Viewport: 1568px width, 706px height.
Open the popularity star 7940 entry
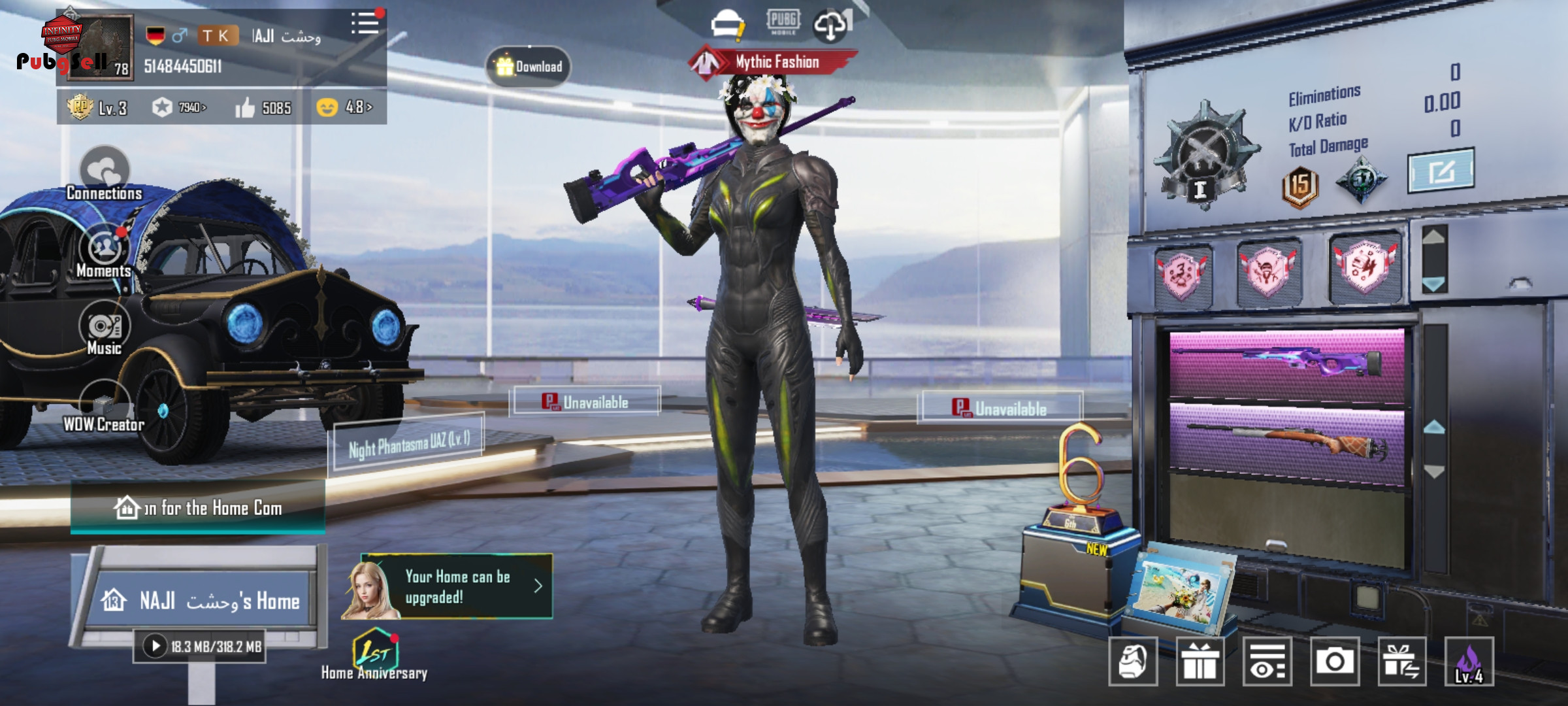coord(179,107)
